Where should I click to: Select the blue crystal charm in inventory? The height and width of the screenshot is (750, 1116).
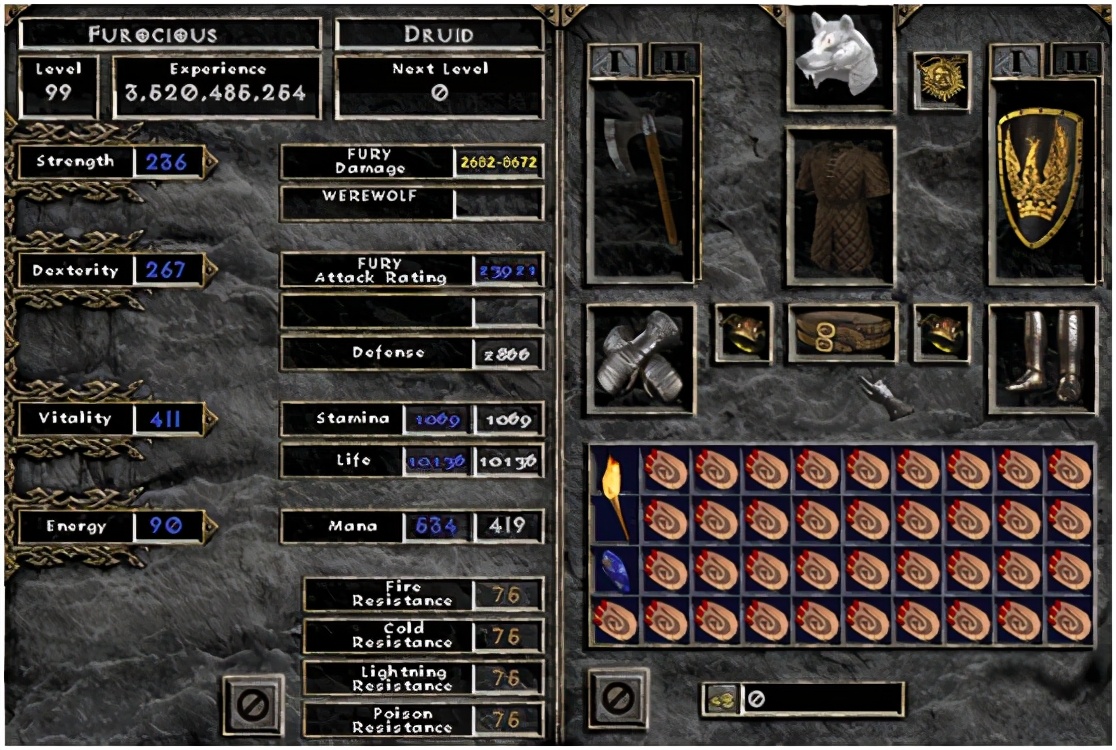(x=615, y=570)
